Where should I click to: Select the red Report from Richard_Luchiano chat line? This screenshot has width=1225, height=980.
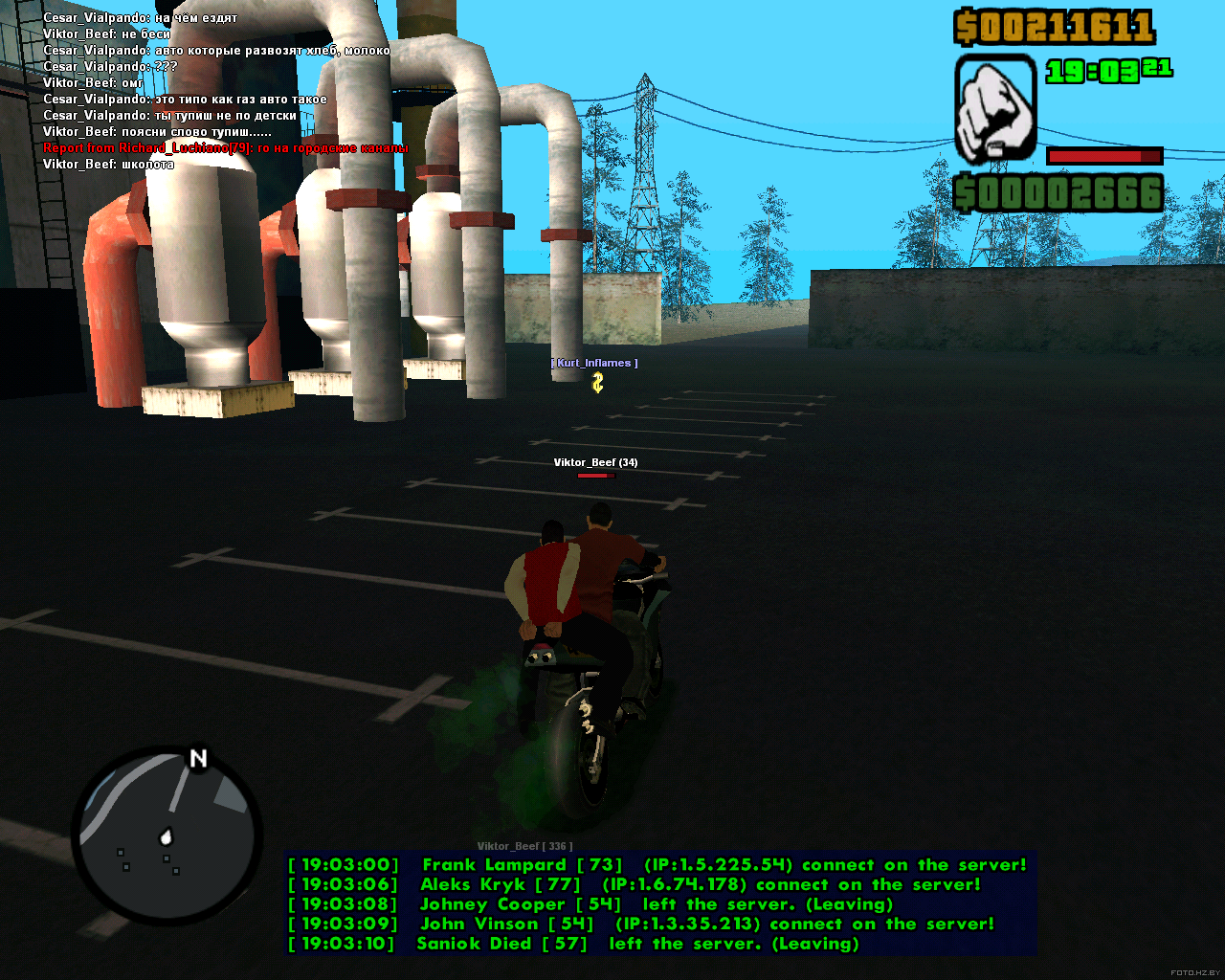click(225, 148)
